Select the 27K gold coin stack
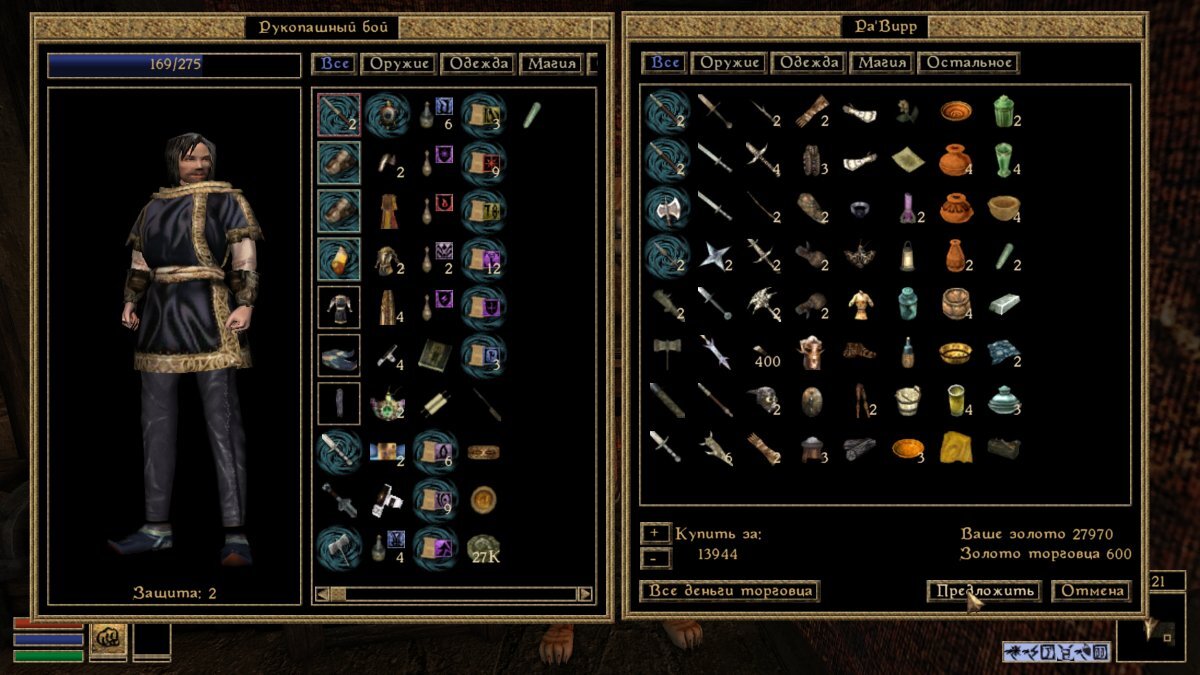This screenshot has width=1200, height=675. coord(485,548)
